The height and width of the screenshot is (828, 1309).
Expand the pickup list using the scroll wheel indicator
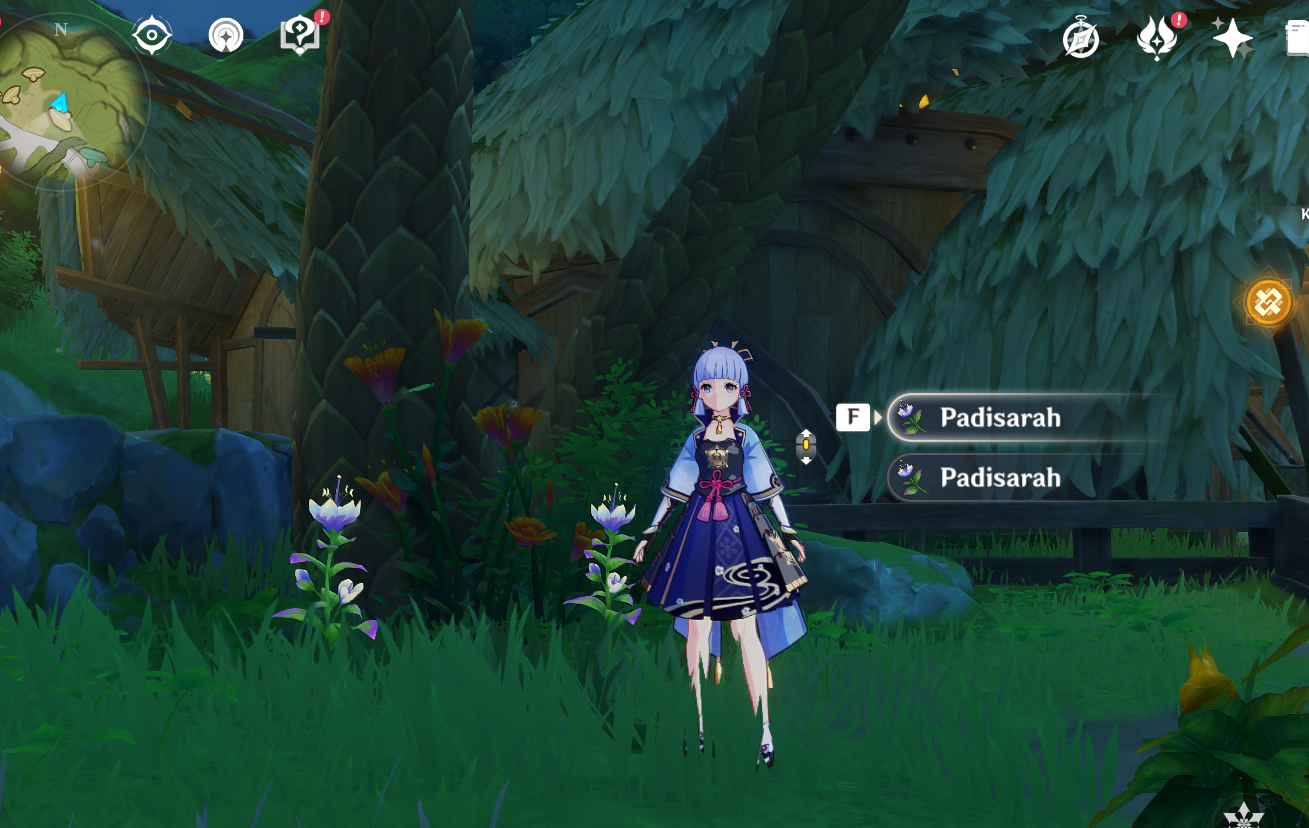(807, 447)
